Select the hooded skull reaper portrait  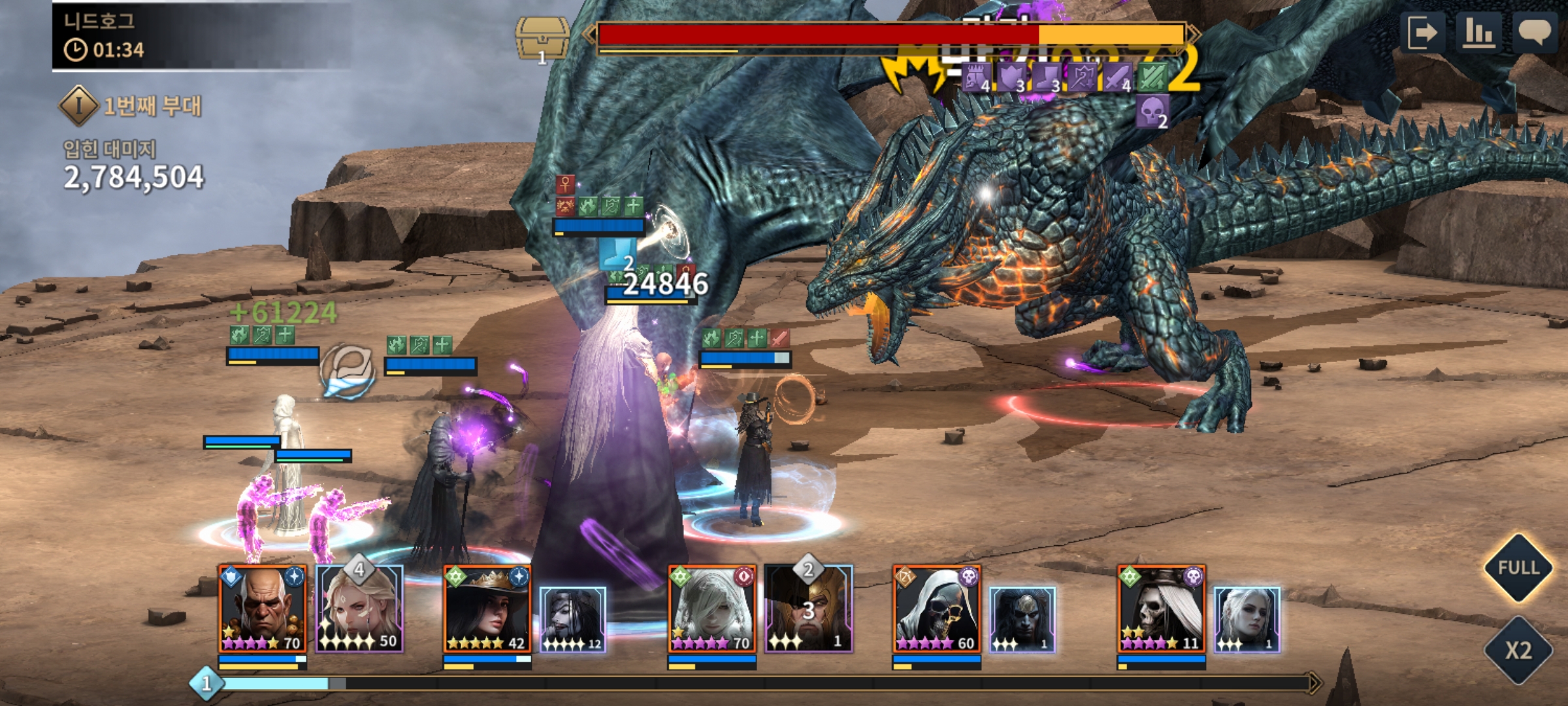pos(936,609)
